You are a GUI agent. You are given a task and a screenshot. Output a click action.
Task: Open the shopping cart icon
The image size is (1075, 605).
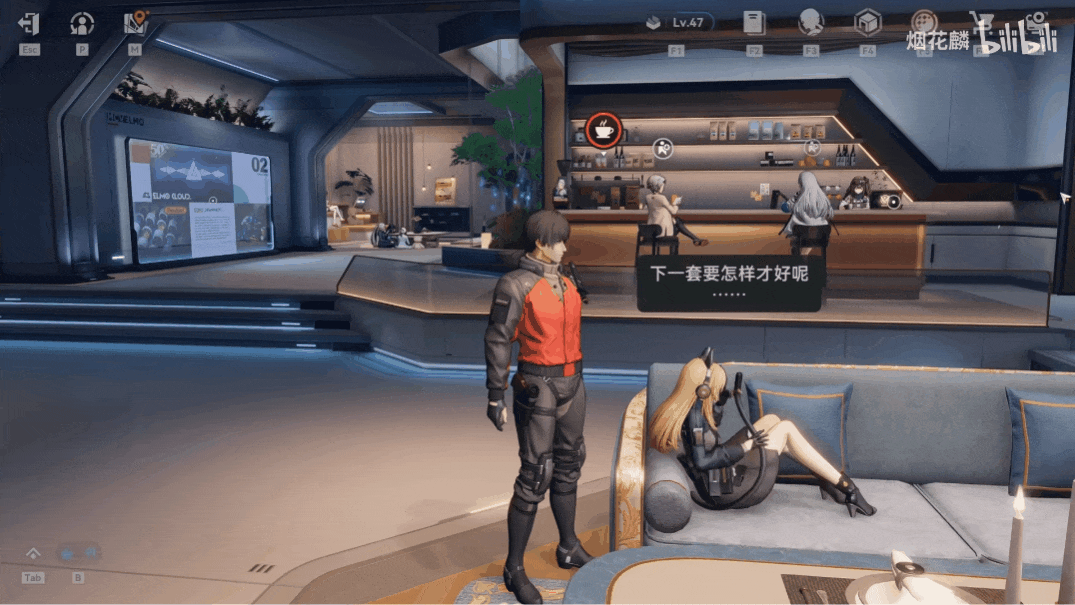coord(982,22)
